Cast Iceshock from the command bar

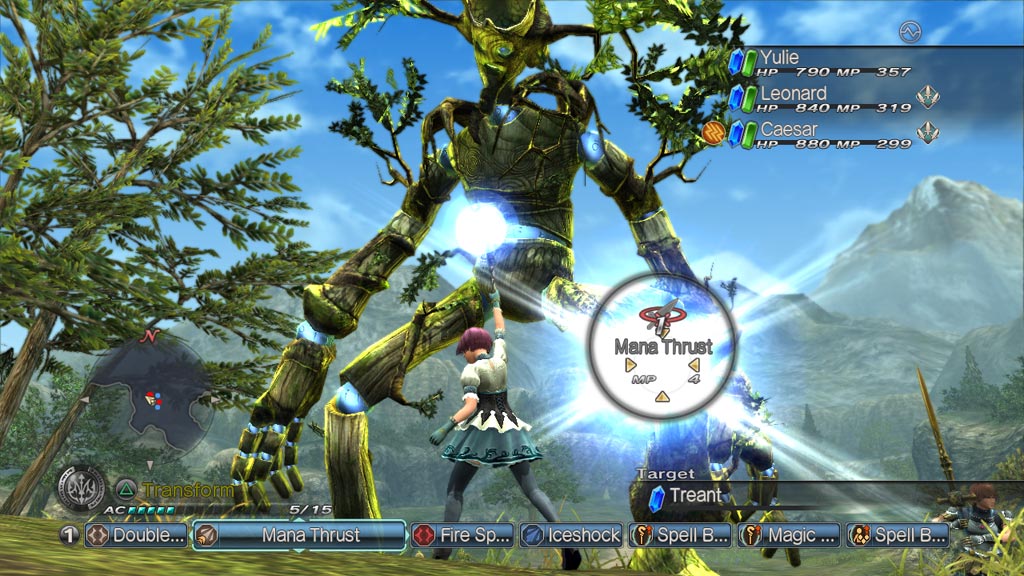coord(574,535)
